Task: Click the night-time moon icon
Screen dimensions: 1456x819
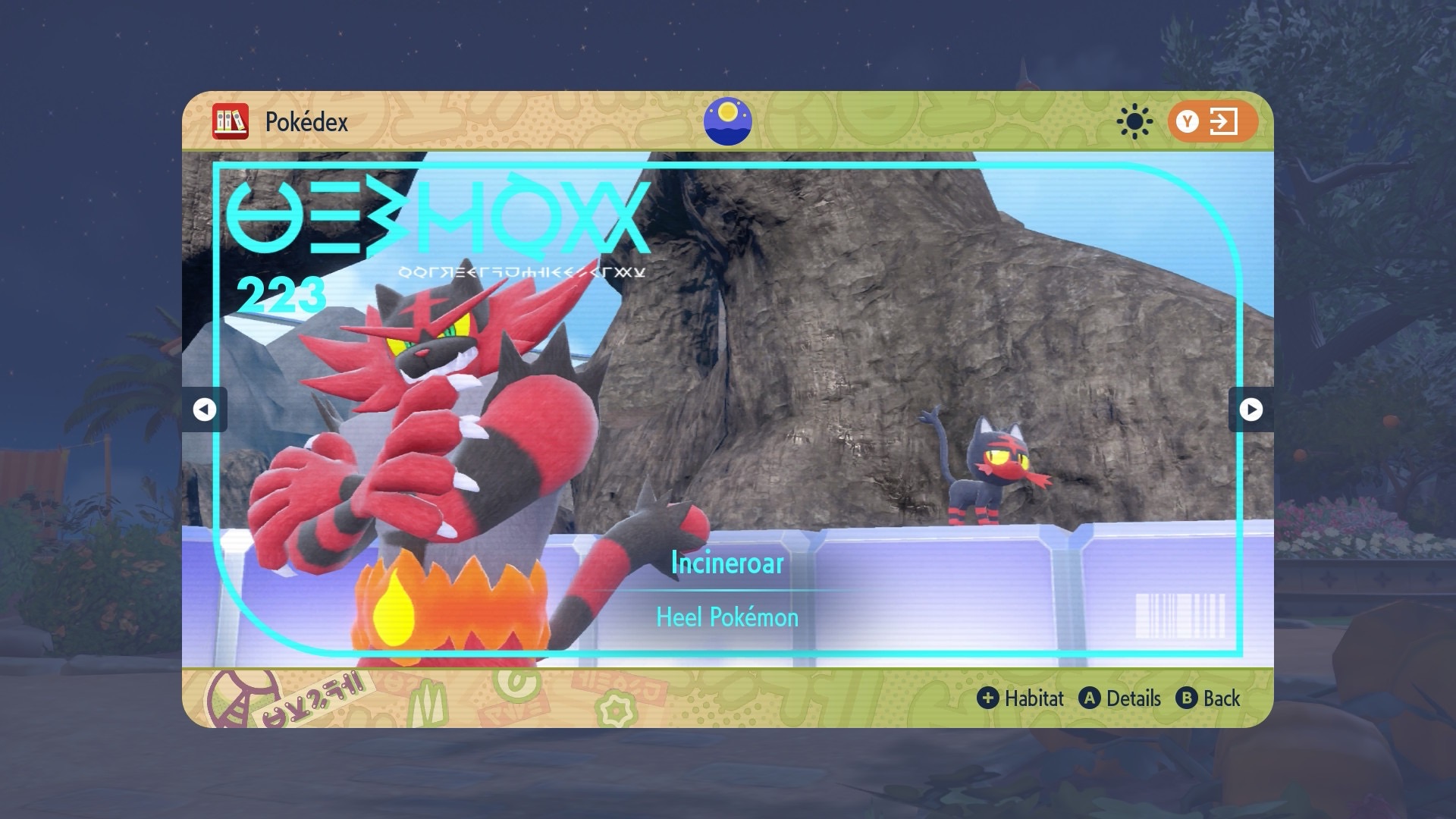Action: tap(727, 121)
